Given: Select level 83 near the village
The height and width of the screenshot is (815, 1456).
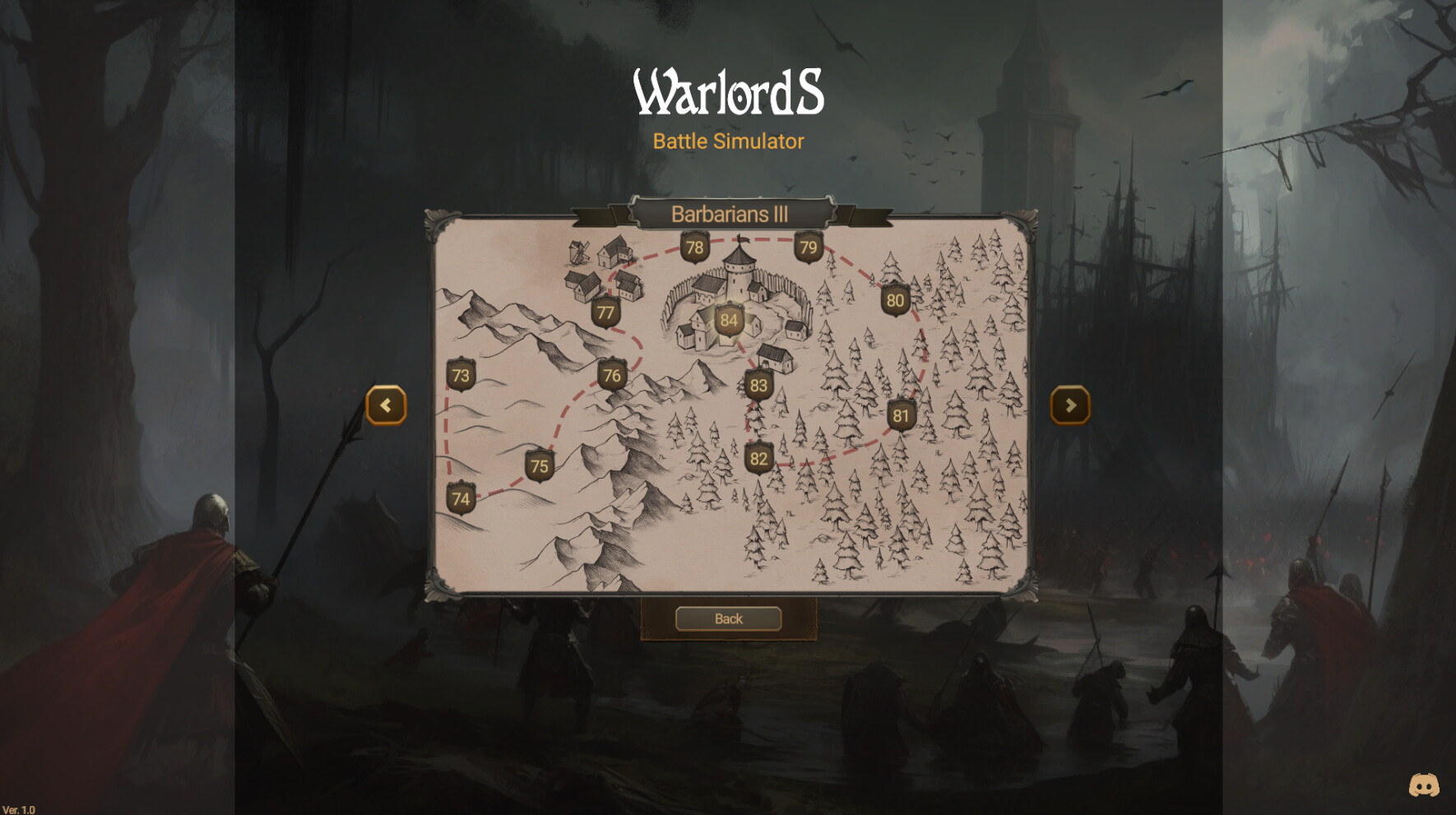Looking at the screenshot, I should [758, 383].
